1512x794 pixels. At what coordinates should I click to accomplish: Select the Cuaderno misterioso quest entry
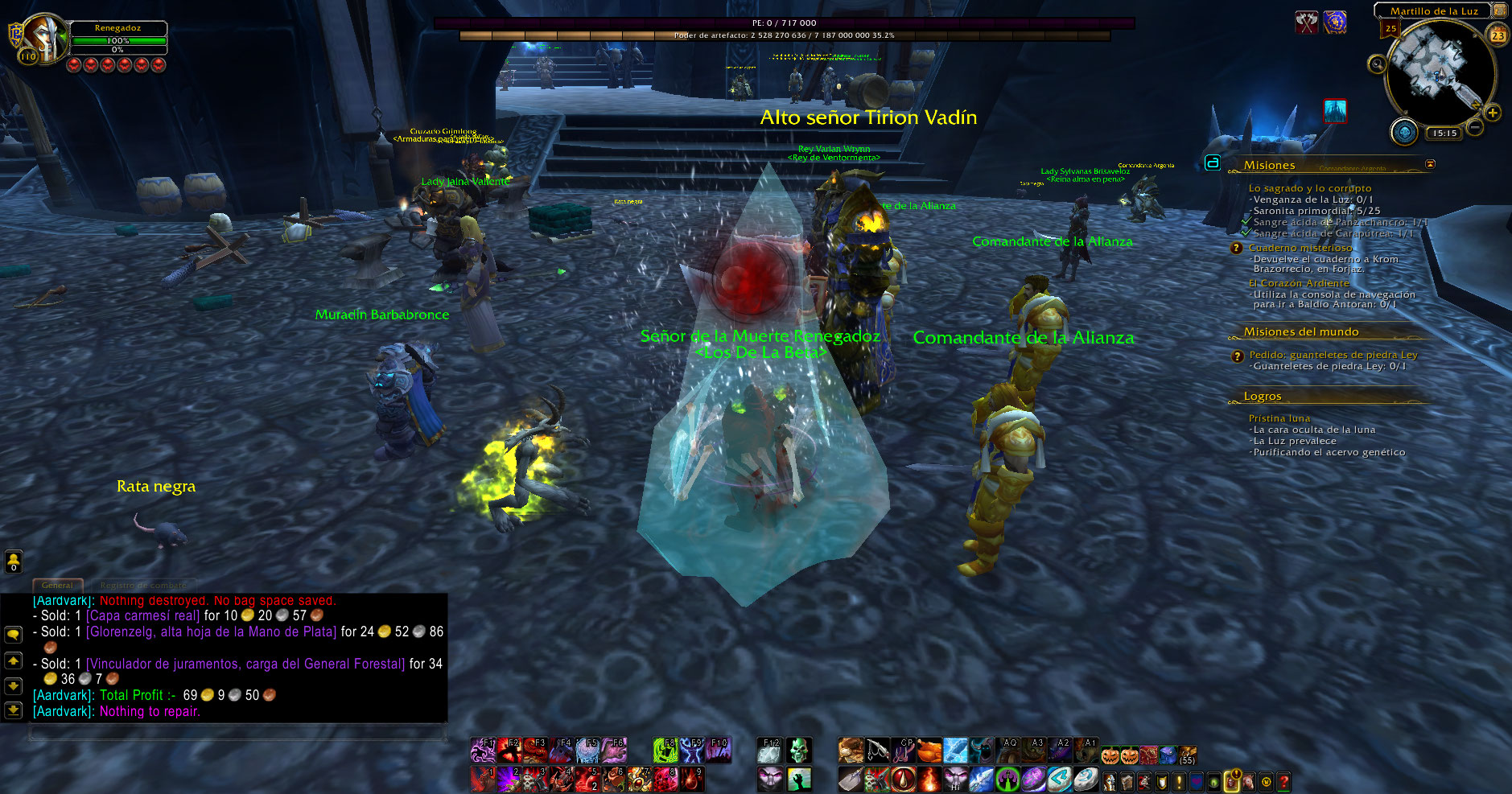click(x=1300, y=248)
